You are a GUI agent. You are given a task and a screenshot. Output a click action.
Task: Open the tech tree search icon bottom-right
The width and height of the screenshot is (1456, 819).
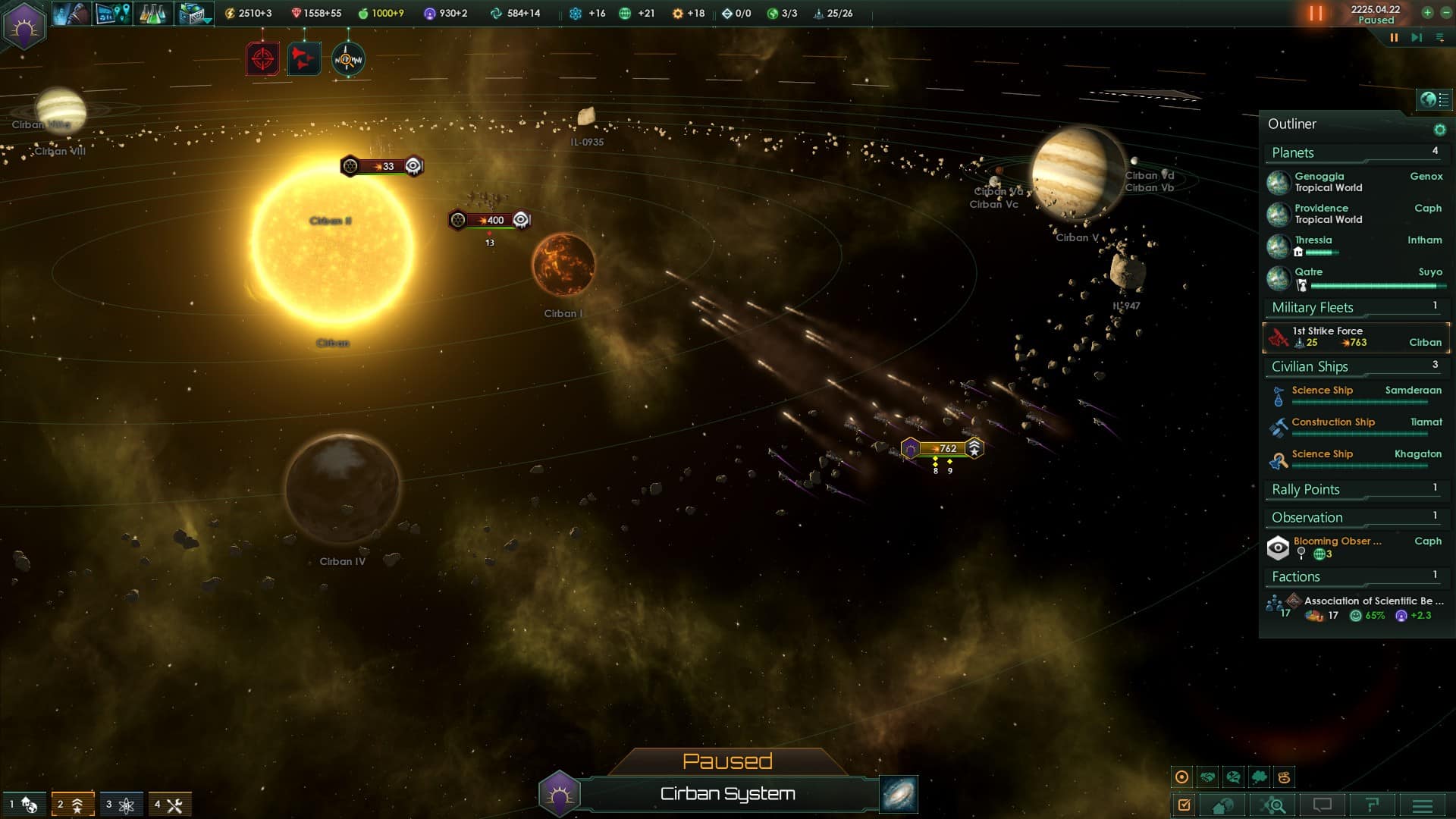point(1272,805)
